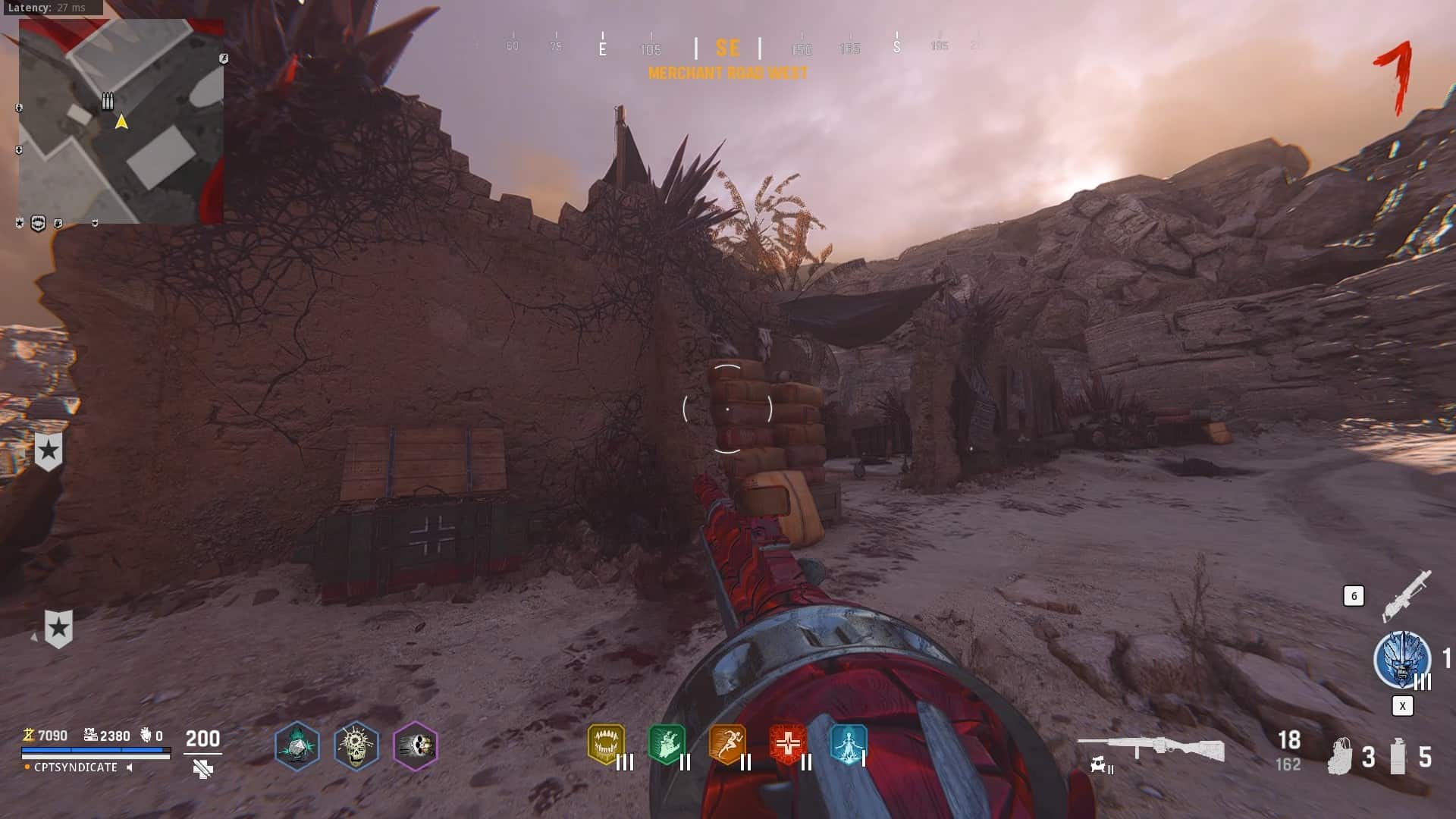The image size is (1456, 819).
Task: Select the green crystal dice covenant icon
Action: coord(297,745)
